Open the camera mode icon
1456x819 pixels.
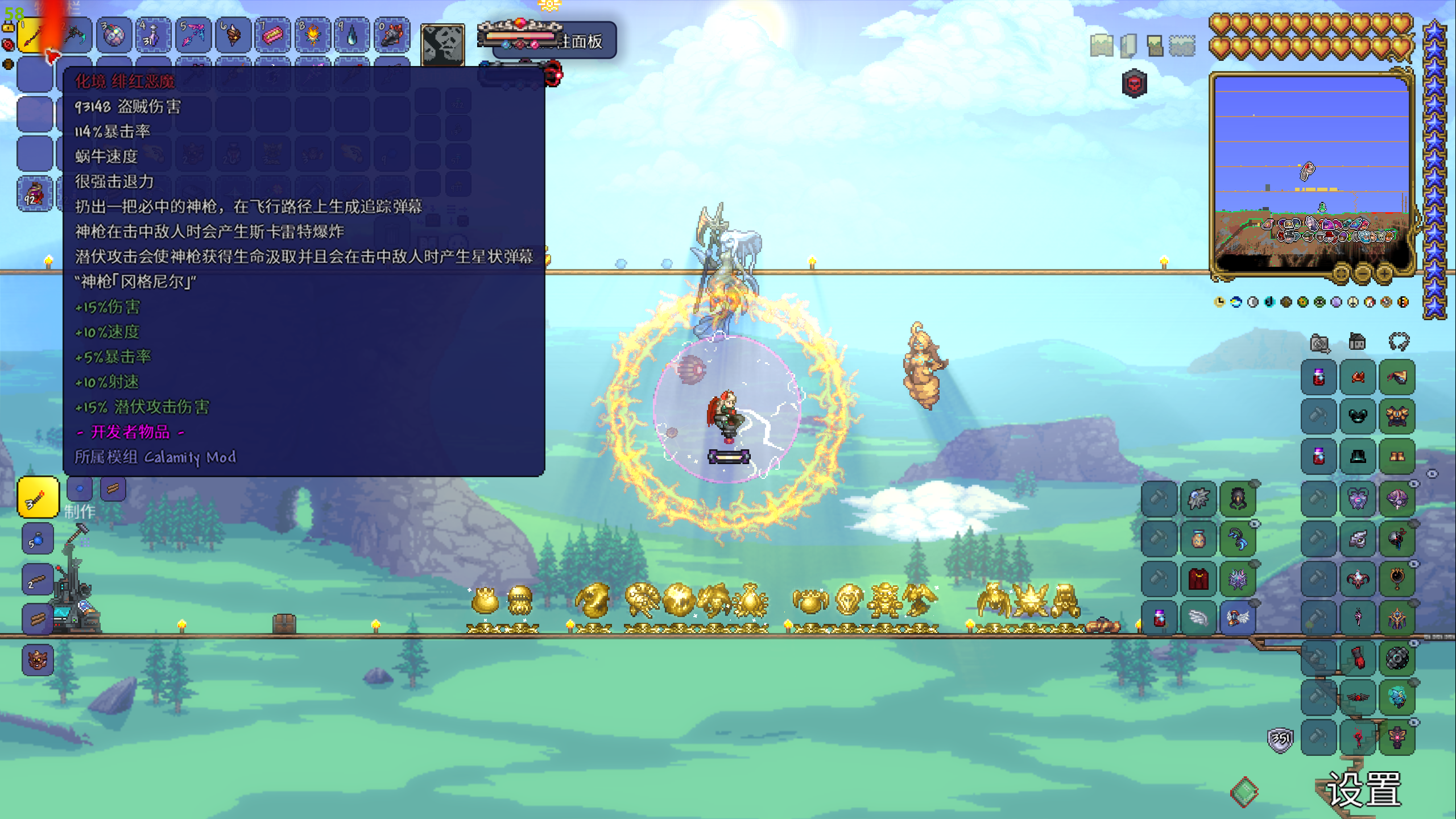pos(1319,343)
